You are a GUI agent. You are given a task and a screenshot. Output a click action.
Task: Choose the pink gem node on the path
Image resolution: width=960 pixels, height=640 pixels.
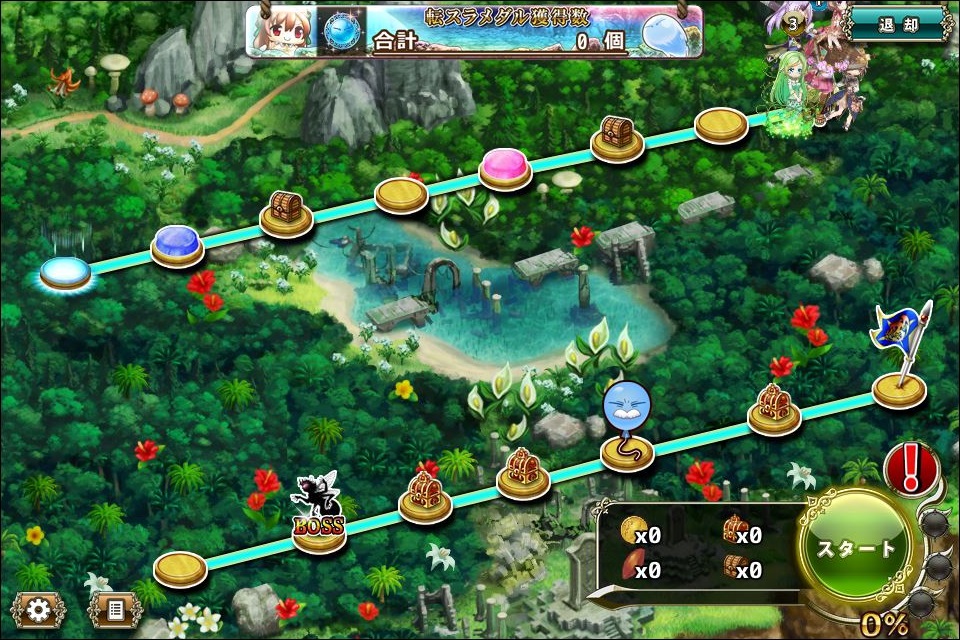pos(505,166)
